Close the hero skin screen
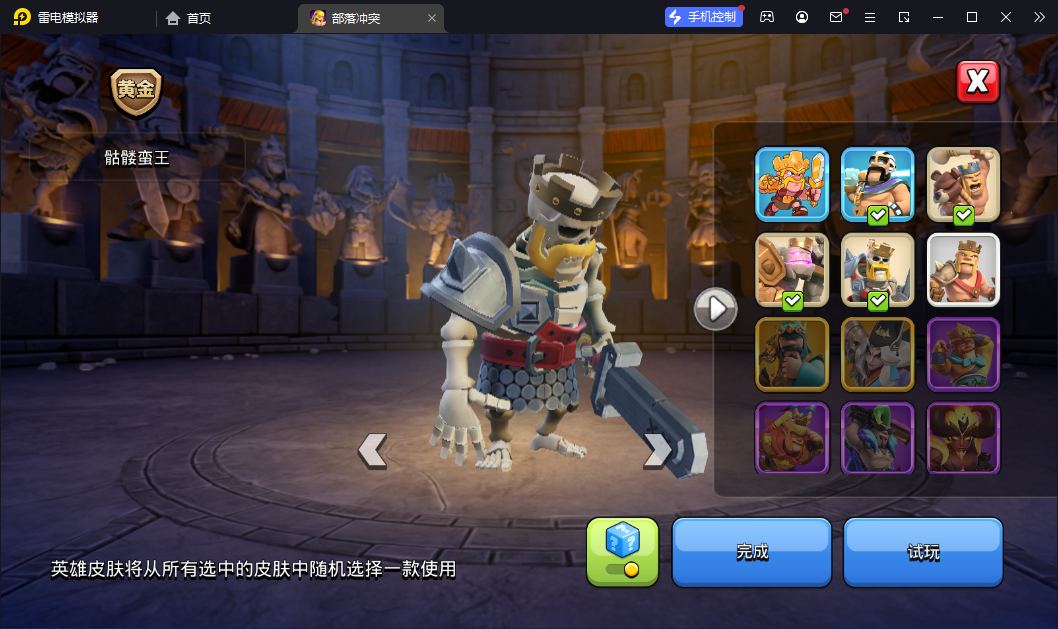The width and height of the screenshot is (1058, 629). point(978,82)
